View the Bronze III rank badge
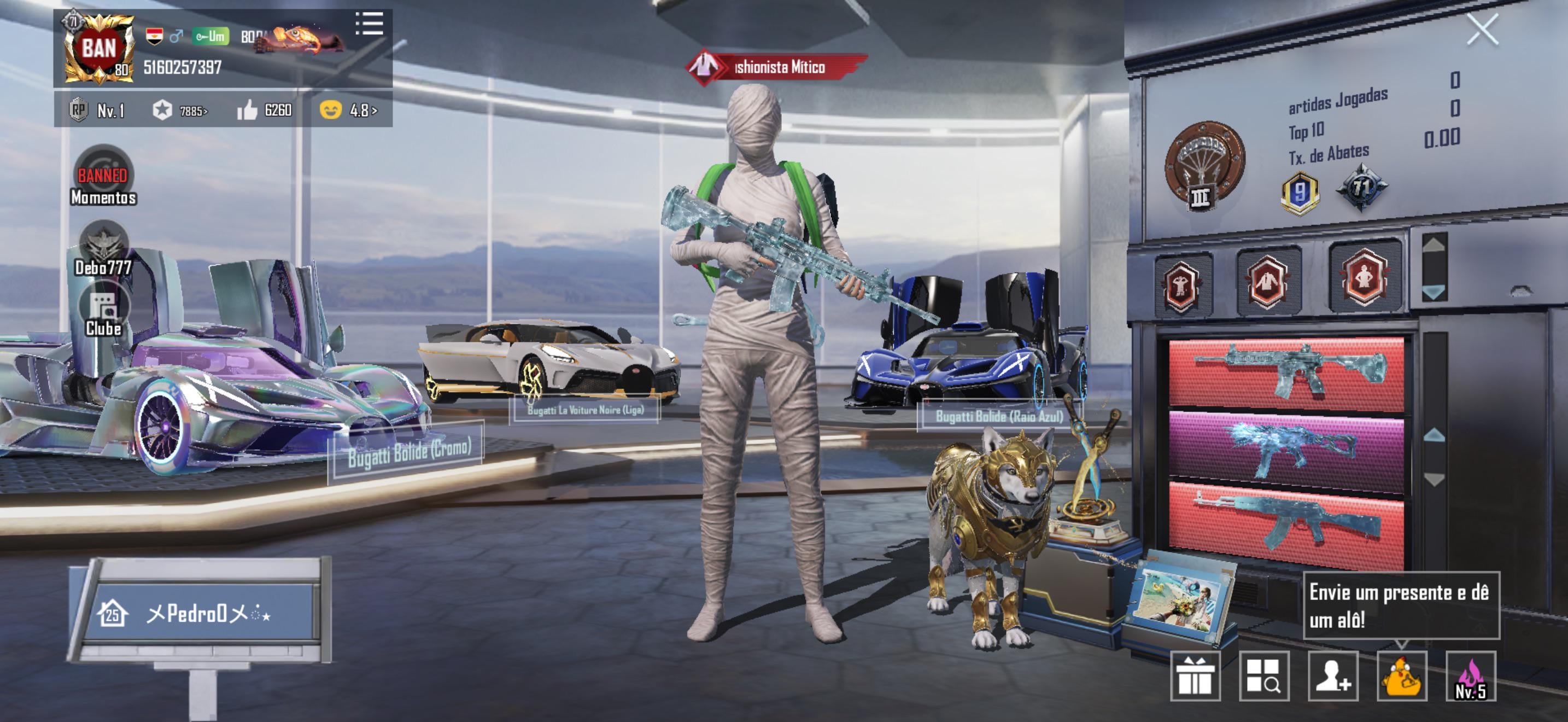Image resolution: width=1568 pixels, height=722 pixels. tap(1203, 166)
